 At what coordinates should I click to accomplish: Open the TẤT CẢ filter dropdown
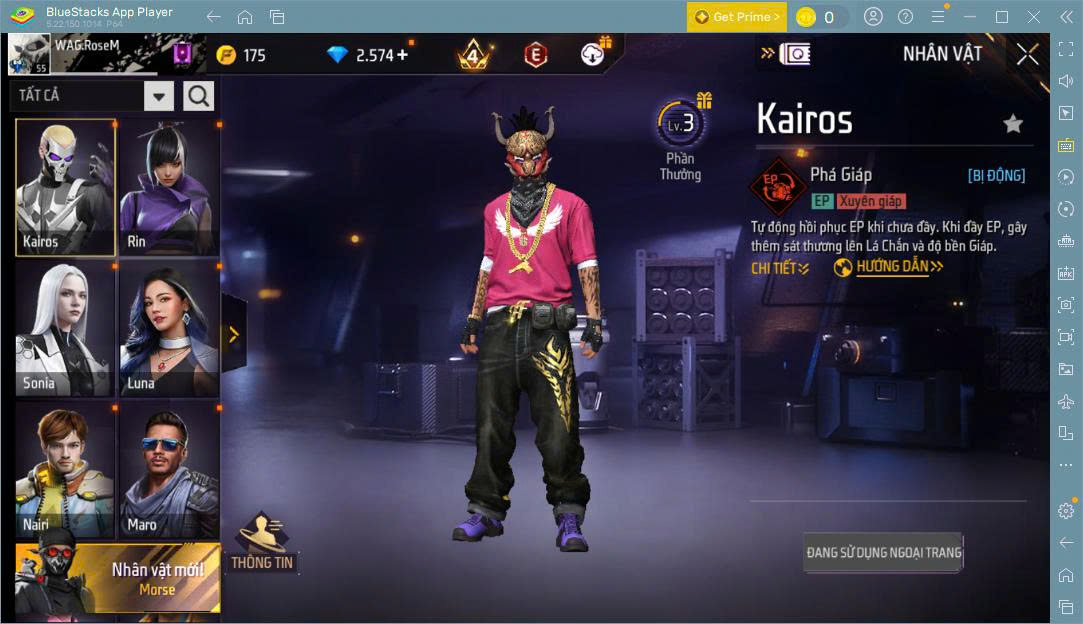click(159, 96)
